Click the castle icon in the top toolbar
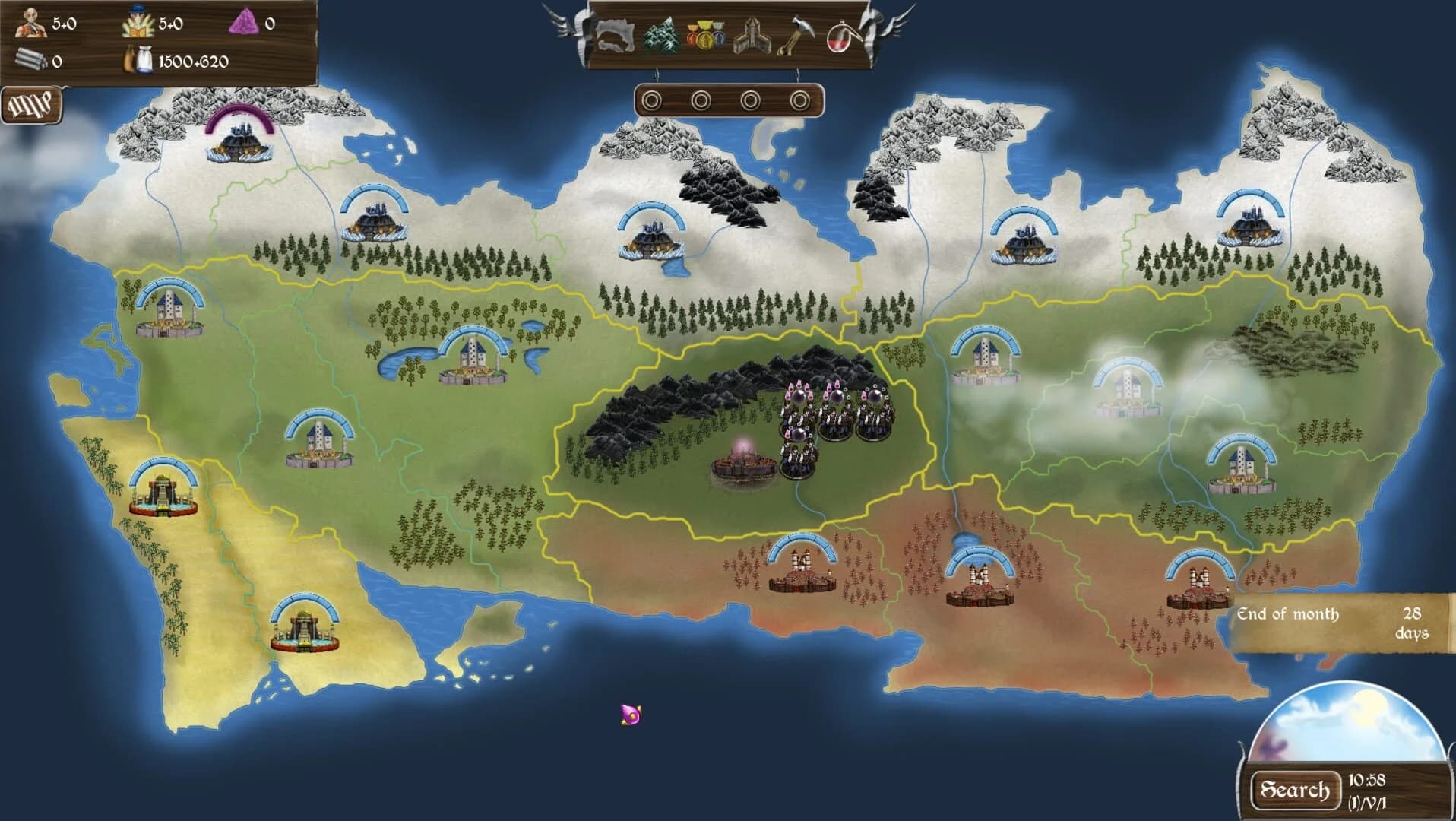This screenshot has width=1456, height=821. [x=752, y=34]
